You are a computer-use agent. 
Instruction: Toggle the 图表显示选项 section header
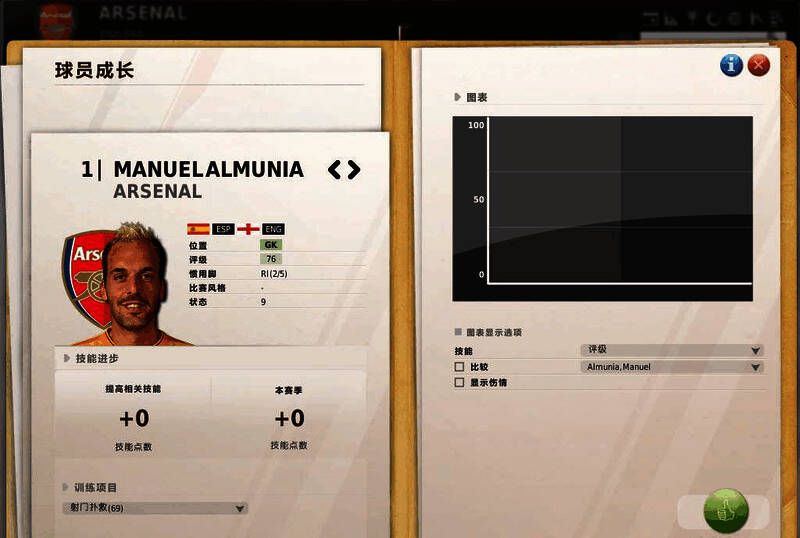pyautogui.click(x=458, y=332)
